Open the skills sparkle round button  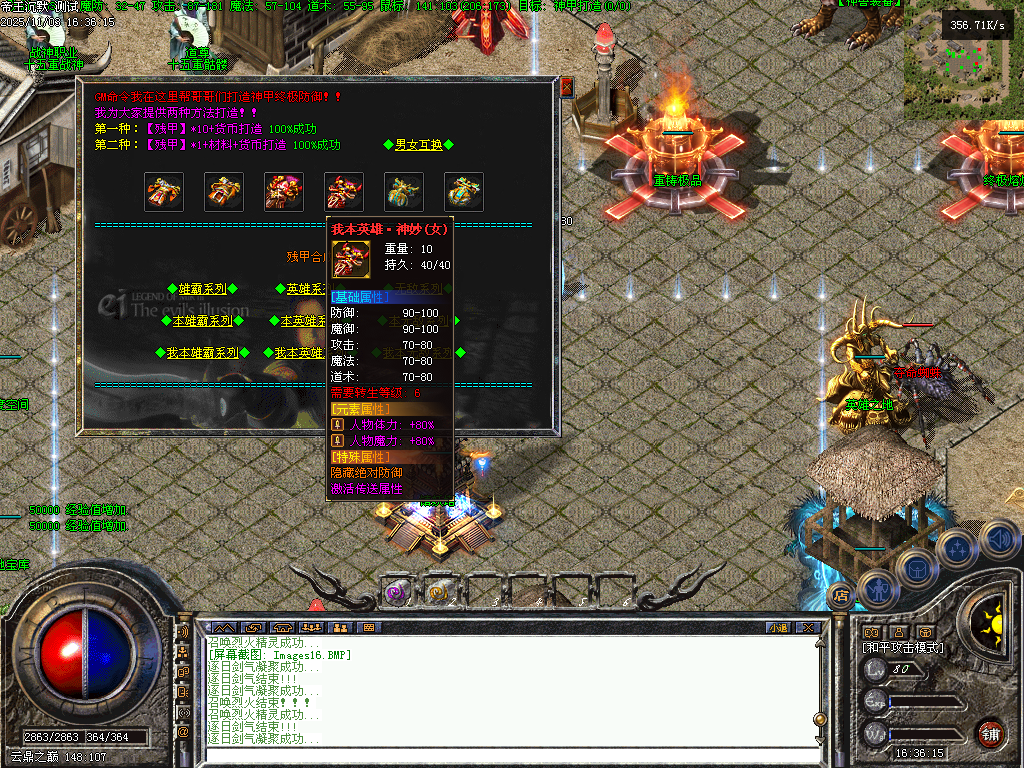(957, 549)
